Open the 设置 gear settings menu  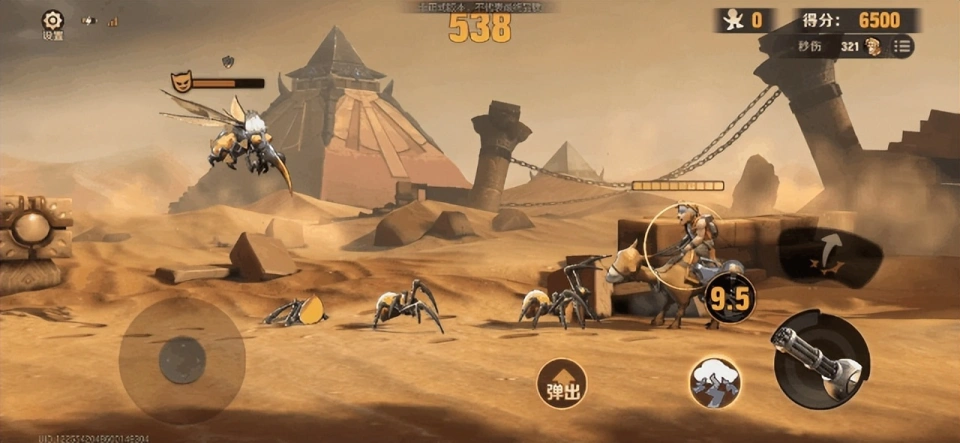coord(53,22)
